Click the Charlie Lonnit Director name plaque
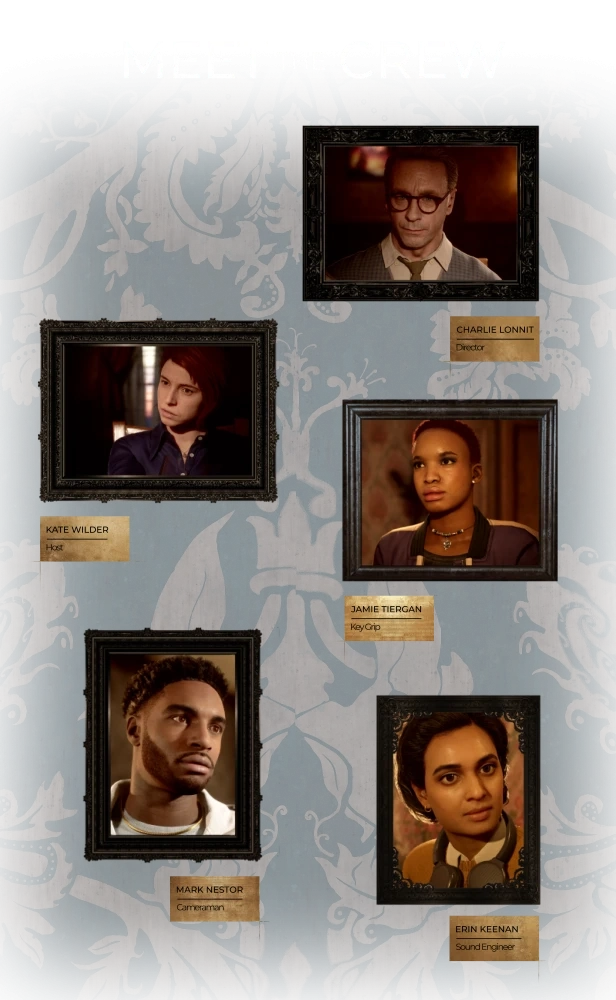This screenshot has width=616, height=1000. click(494, 338)
